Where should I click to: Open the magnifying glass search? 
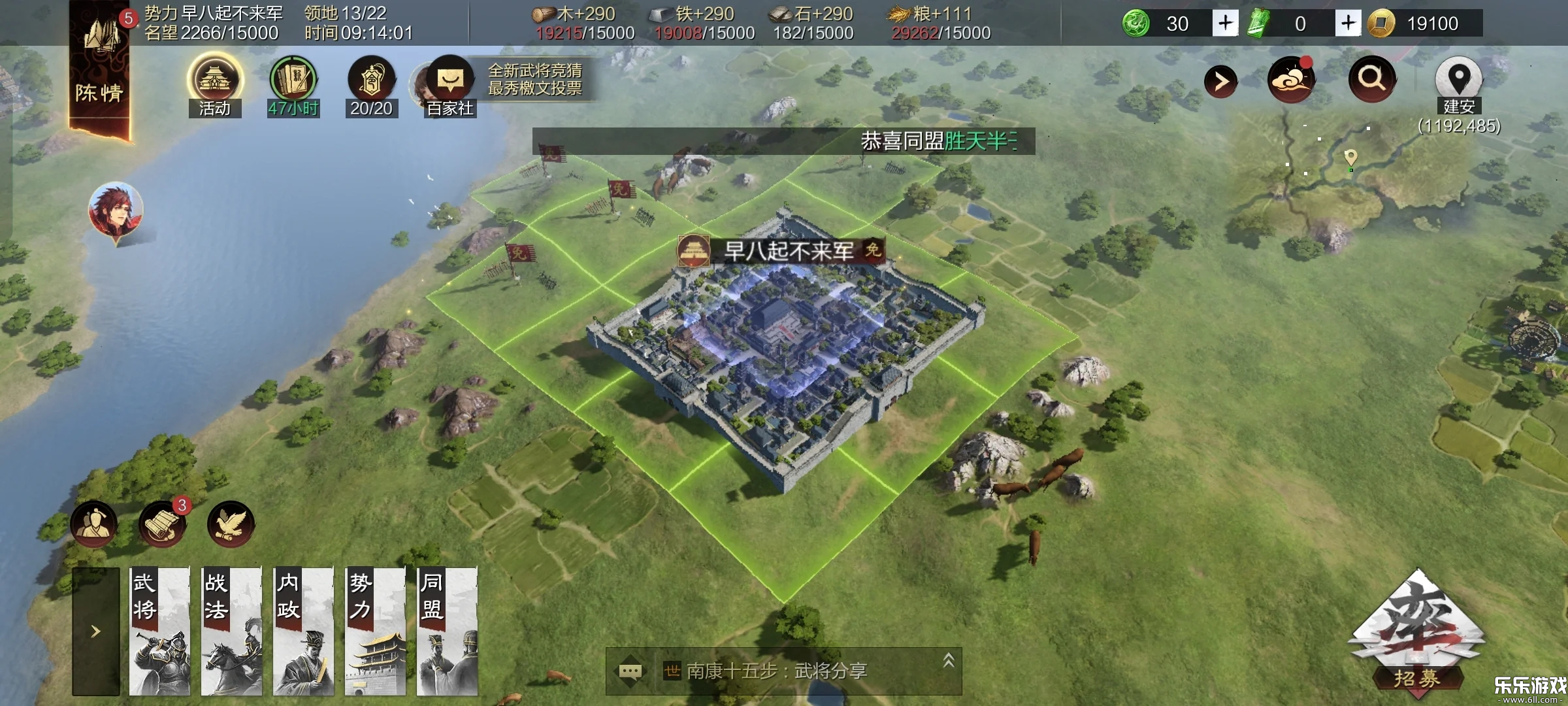click(x=1371, y=79)
